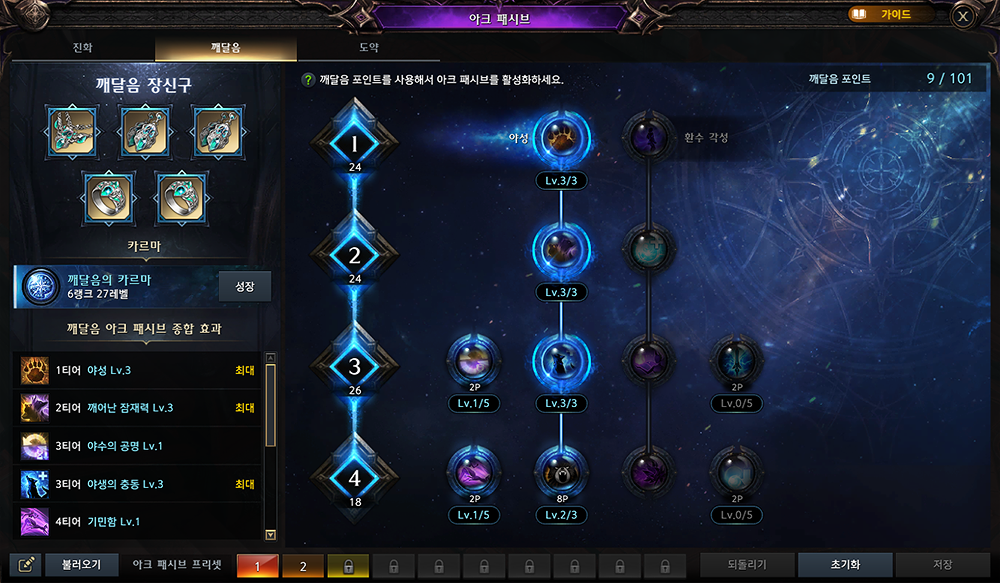The image size is (1000, 583).
Task: Select the 완수 각성 passive node
Action: 649,139
